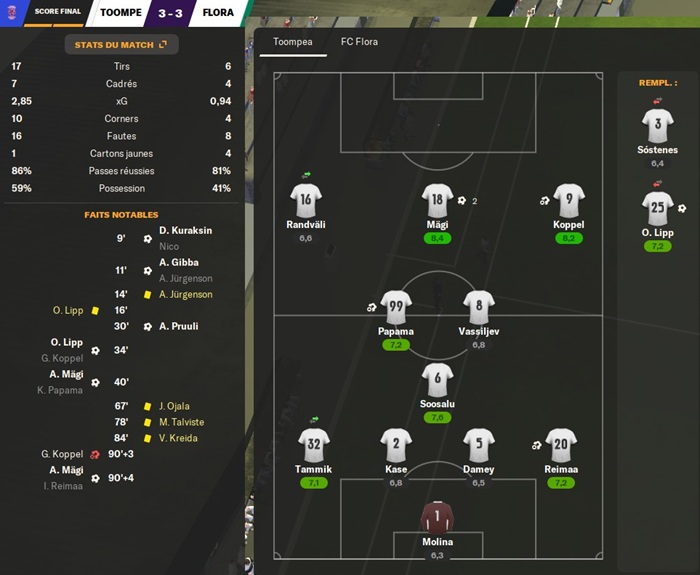Select substitute Sóstenes number 3

pos(657,126)
